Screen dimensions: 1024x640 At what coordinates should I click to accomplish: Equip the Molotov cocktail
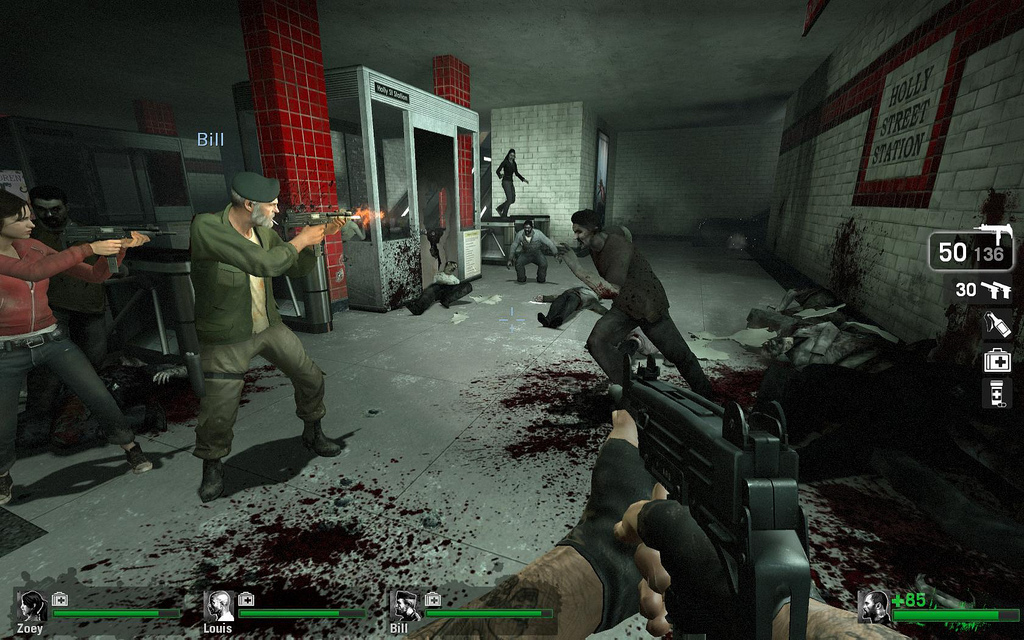pyautogui.click(x=997, y=324)
